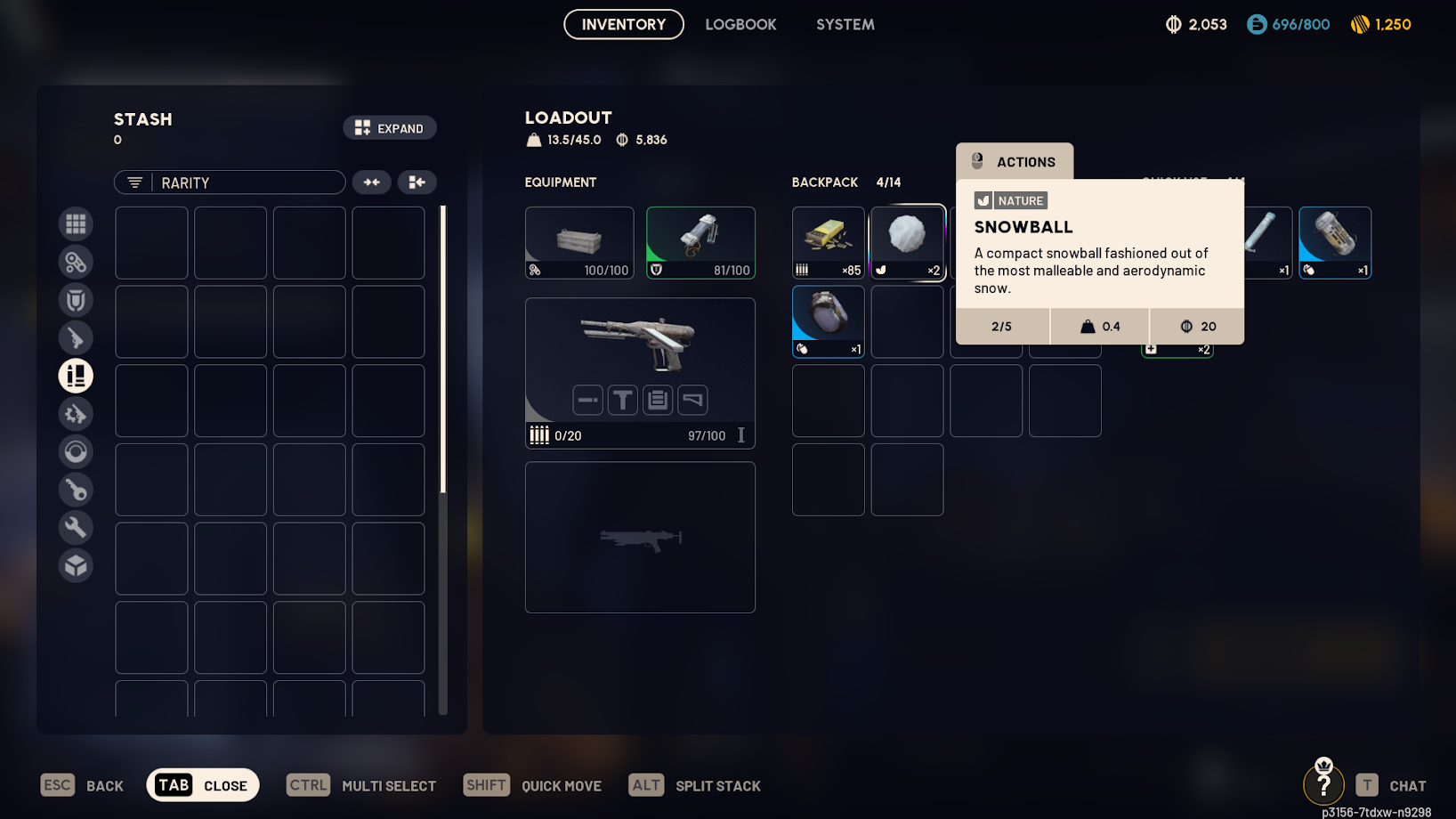This screenshot has width=1456, height=819.
Task: Switch to the Logbook tab
Action: (740, 24)
